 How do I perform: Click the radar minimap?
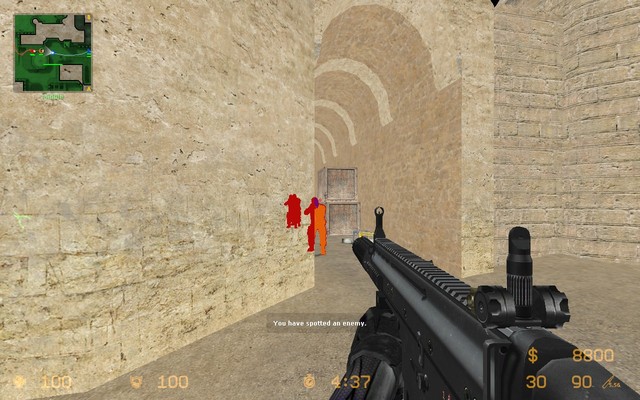(x=52, y=52)
